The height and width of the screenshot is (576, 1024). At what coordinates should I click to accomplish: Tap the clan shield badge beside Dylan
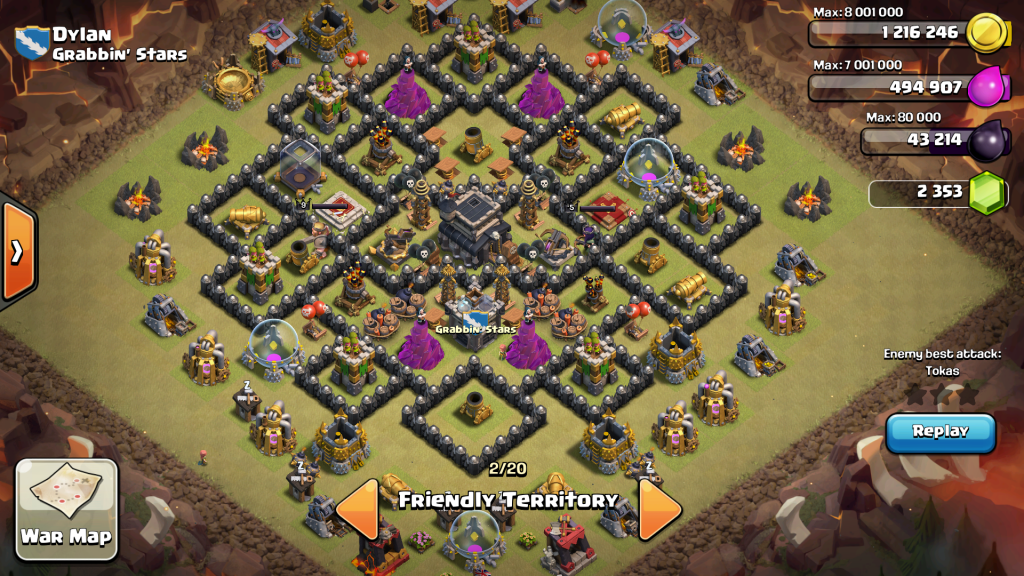click(32, 43)
